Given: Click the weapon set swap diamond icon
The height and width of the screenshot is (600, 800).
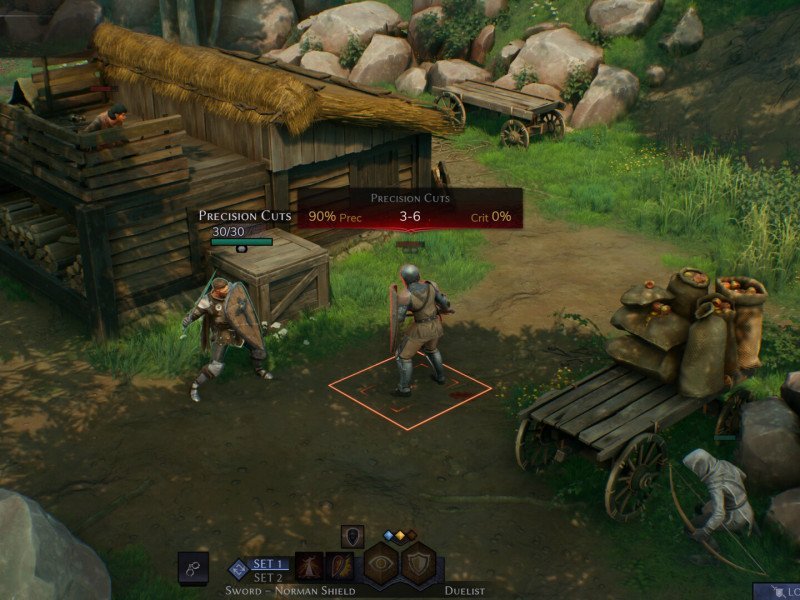Looking at the screenshot, I should (238, 568).
